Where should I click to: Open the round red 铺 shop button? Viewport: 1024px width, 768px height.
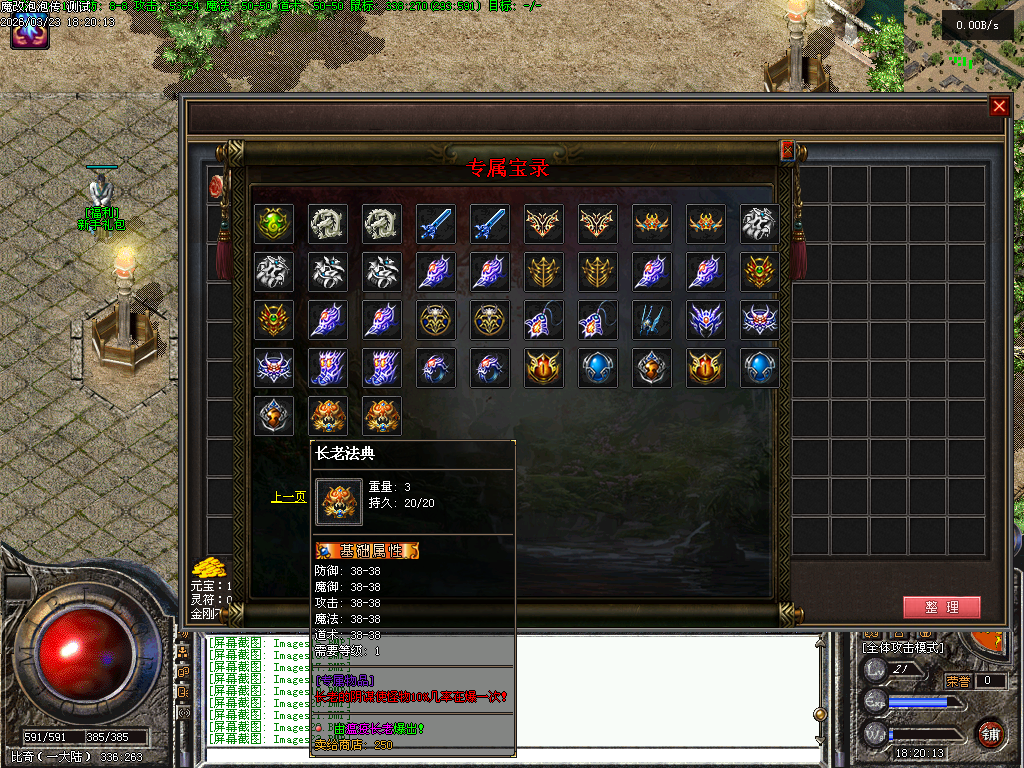990,733
